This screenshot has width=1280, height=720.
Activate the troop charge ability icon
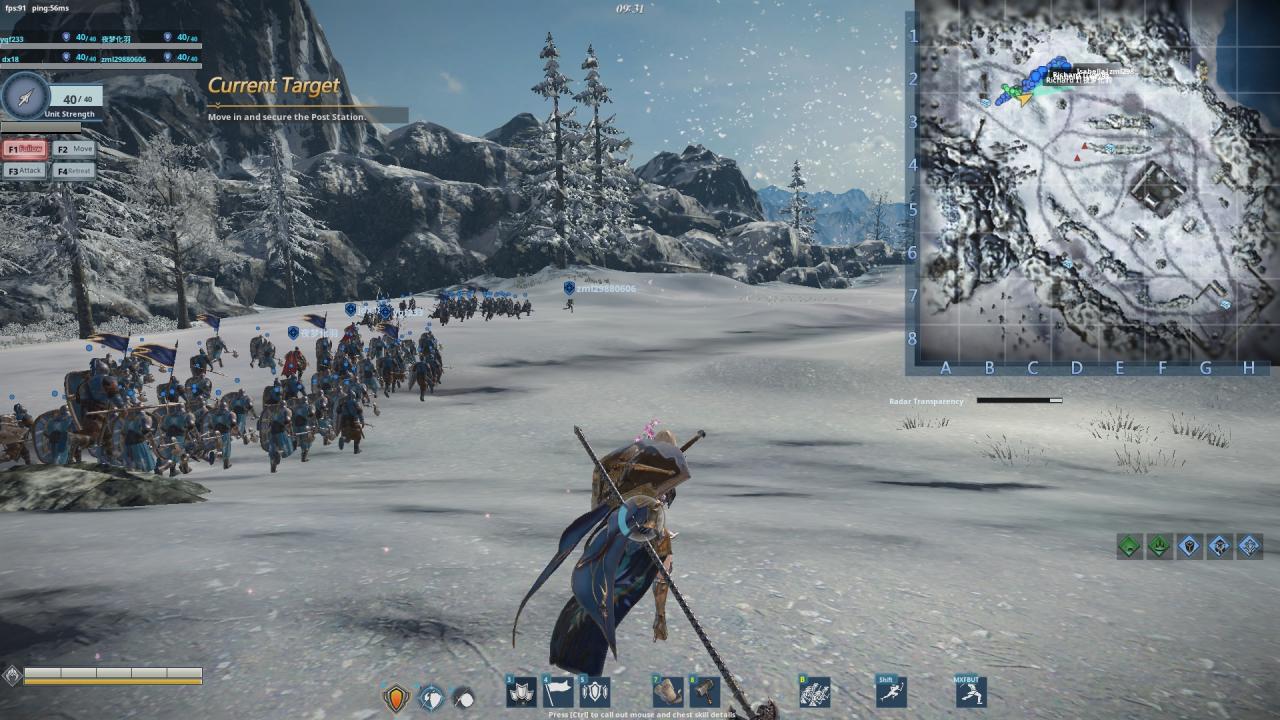coord(815,692)
